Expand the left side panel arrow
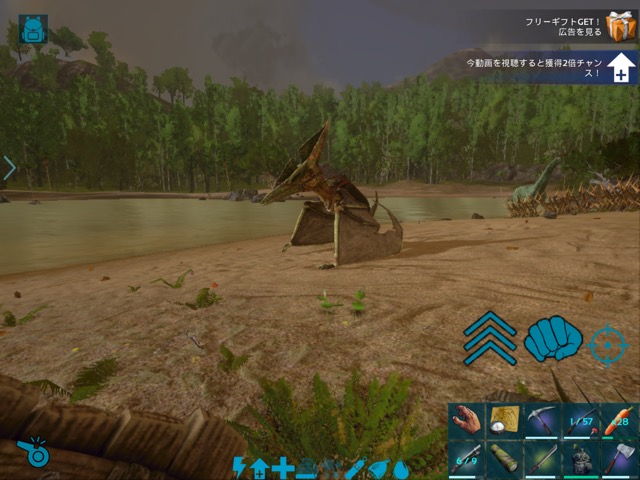The image size is (640, 480). tap(9, 168)
